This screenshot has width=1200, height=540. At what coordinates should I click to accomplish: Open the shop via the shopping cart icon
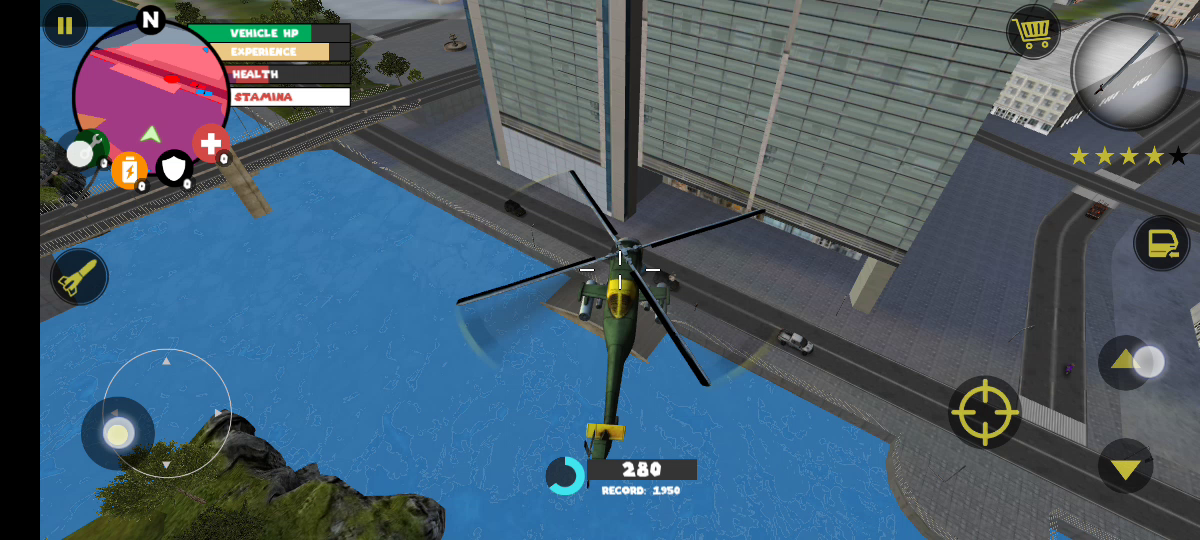point(1033,32)
